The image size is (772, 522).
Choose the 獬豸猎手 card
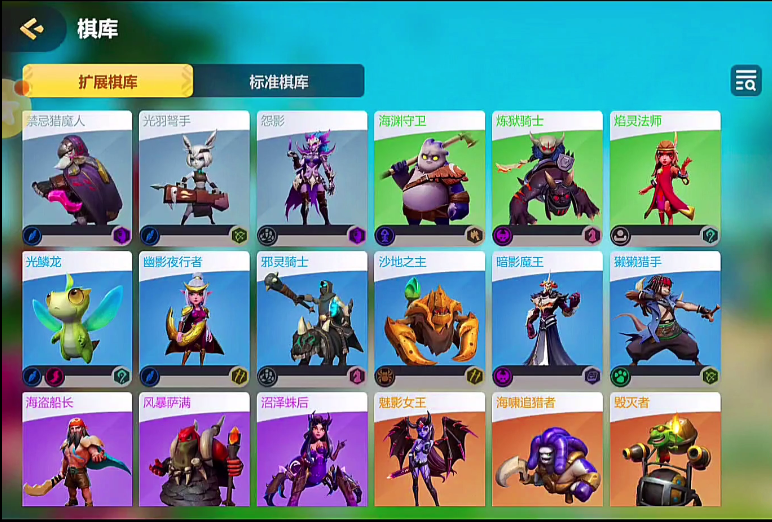click(665, 318)
